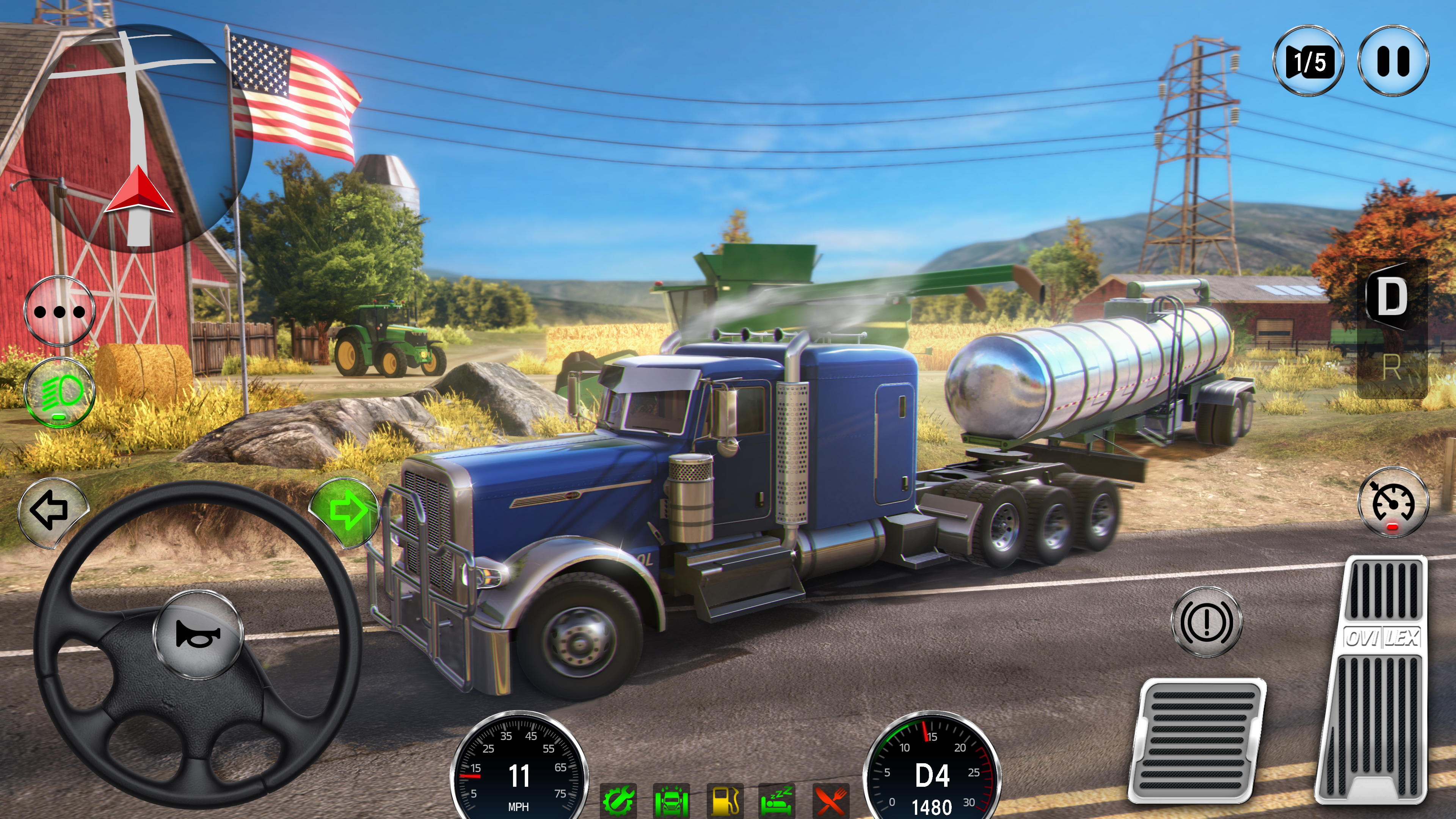This screenshot has height=819, width=1456.
Task: Honk the horn on the steering wheel
Action: (198, 634)
